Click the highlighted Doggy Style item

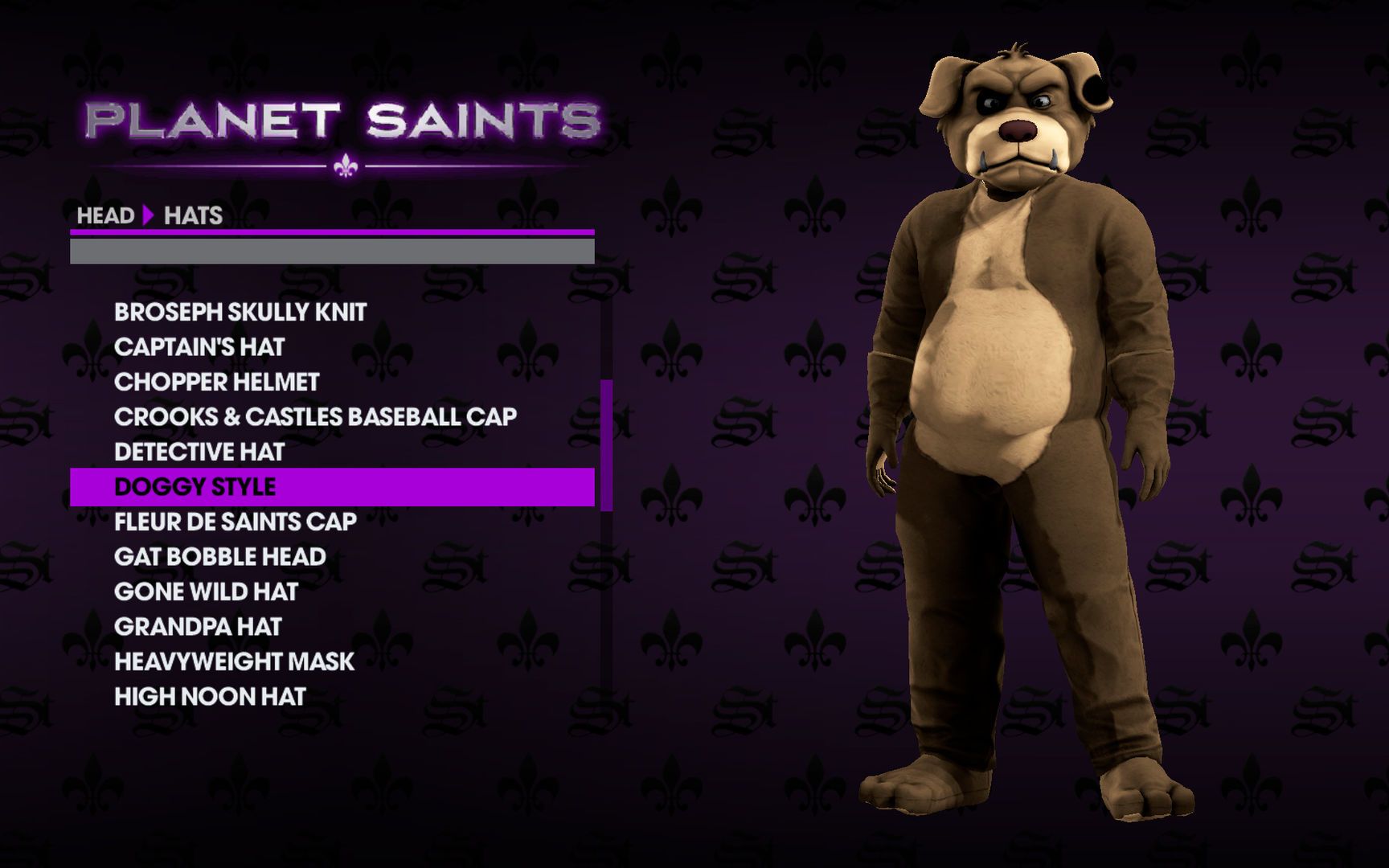(195, 487)
